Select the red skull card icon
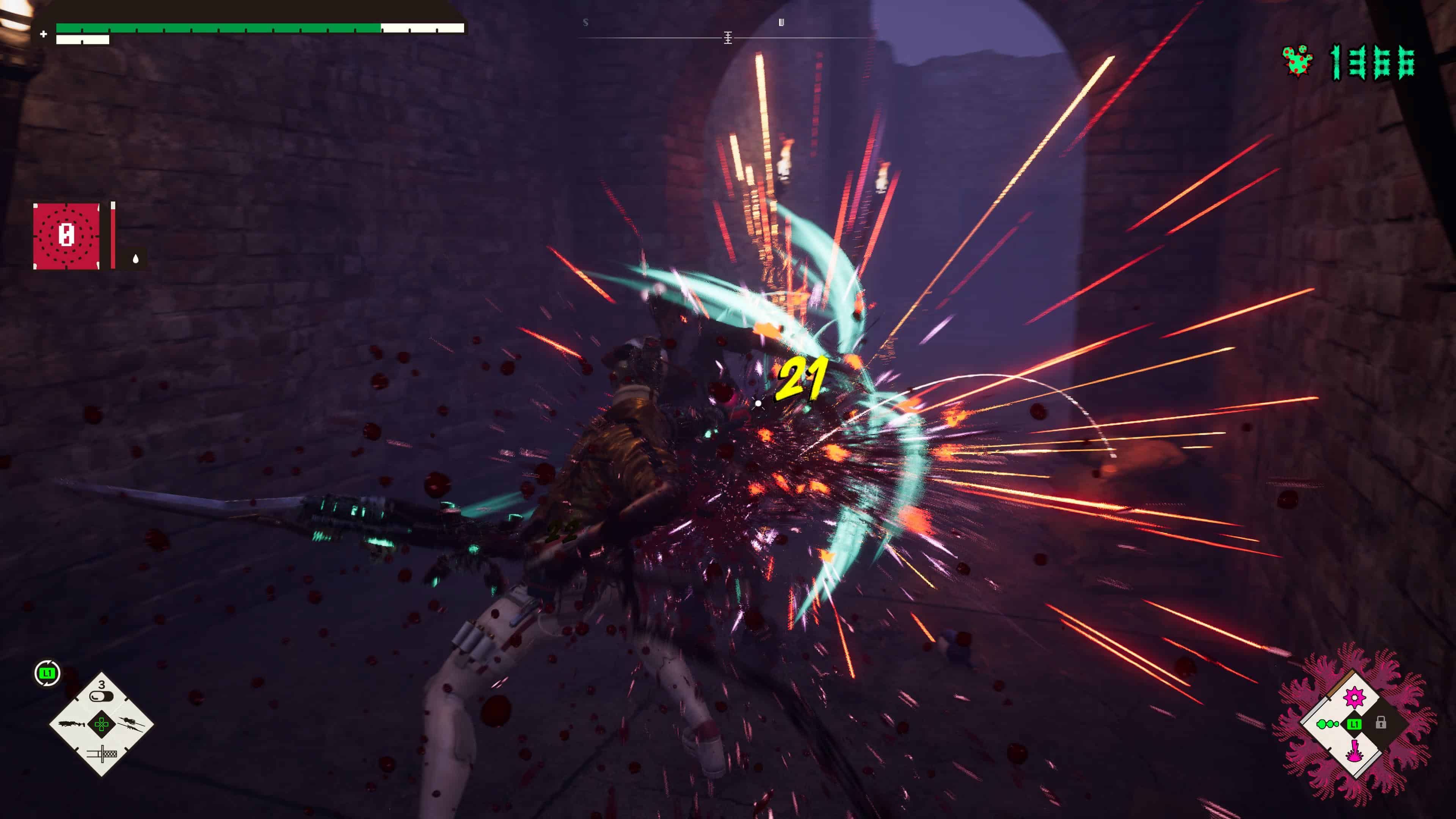This screenshot has height=819, width=1456. pos(67,236)
